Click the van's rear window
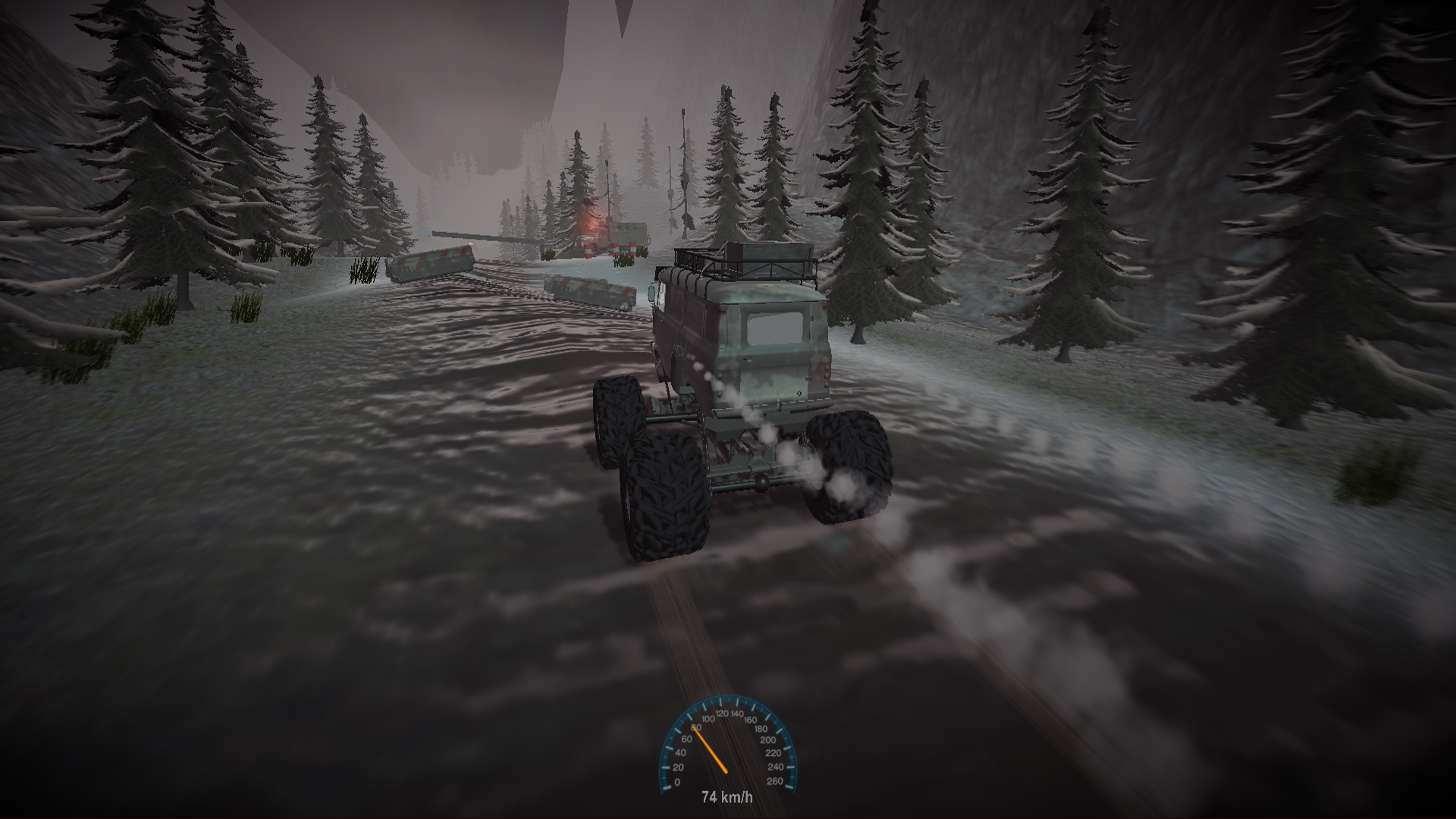This screenshot has height=819, width=1456. click(773, 326)
